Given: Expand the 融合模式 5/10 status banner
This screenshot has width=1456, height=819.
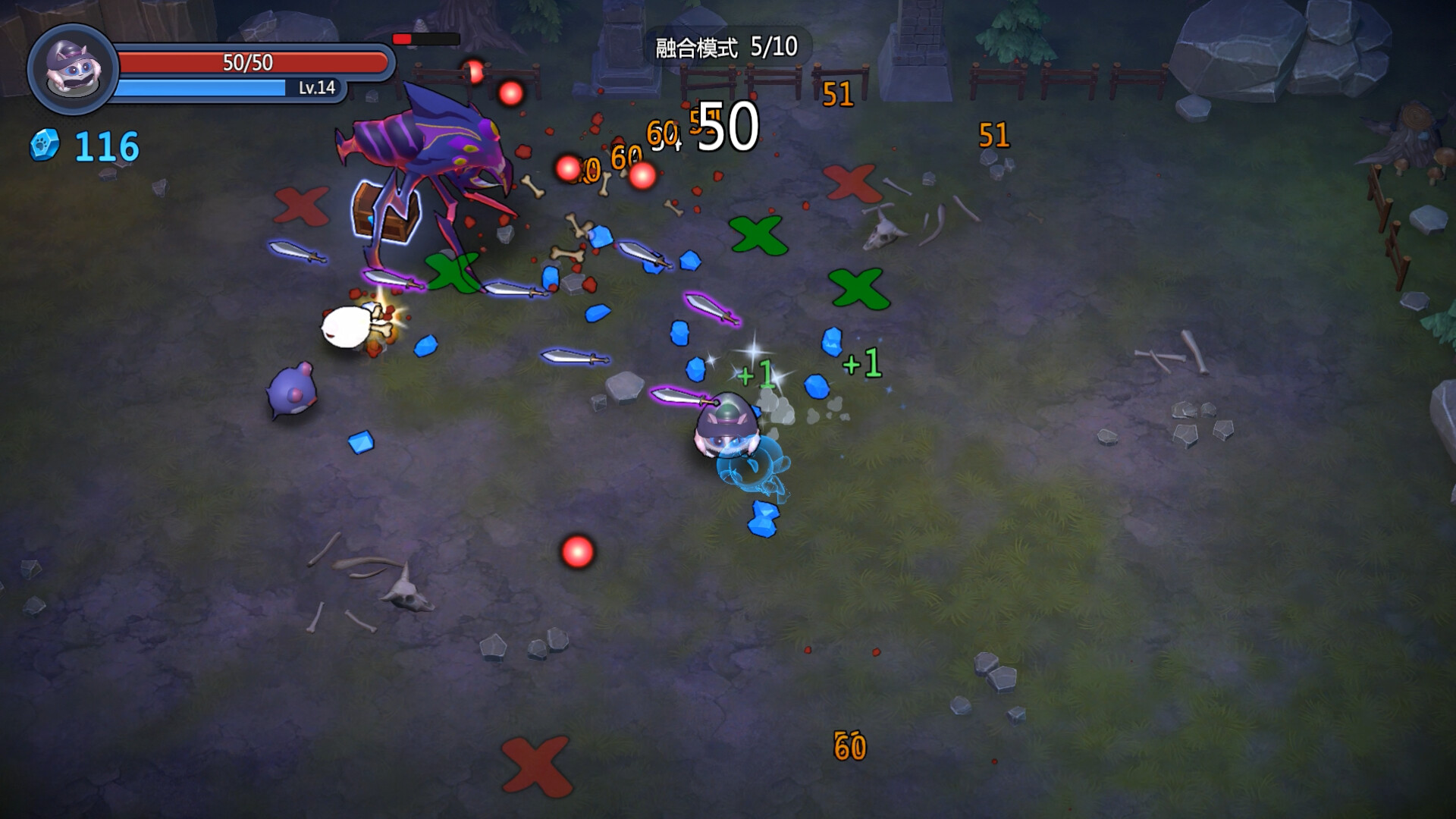Looking at the screenshot, I should [726, 47].
